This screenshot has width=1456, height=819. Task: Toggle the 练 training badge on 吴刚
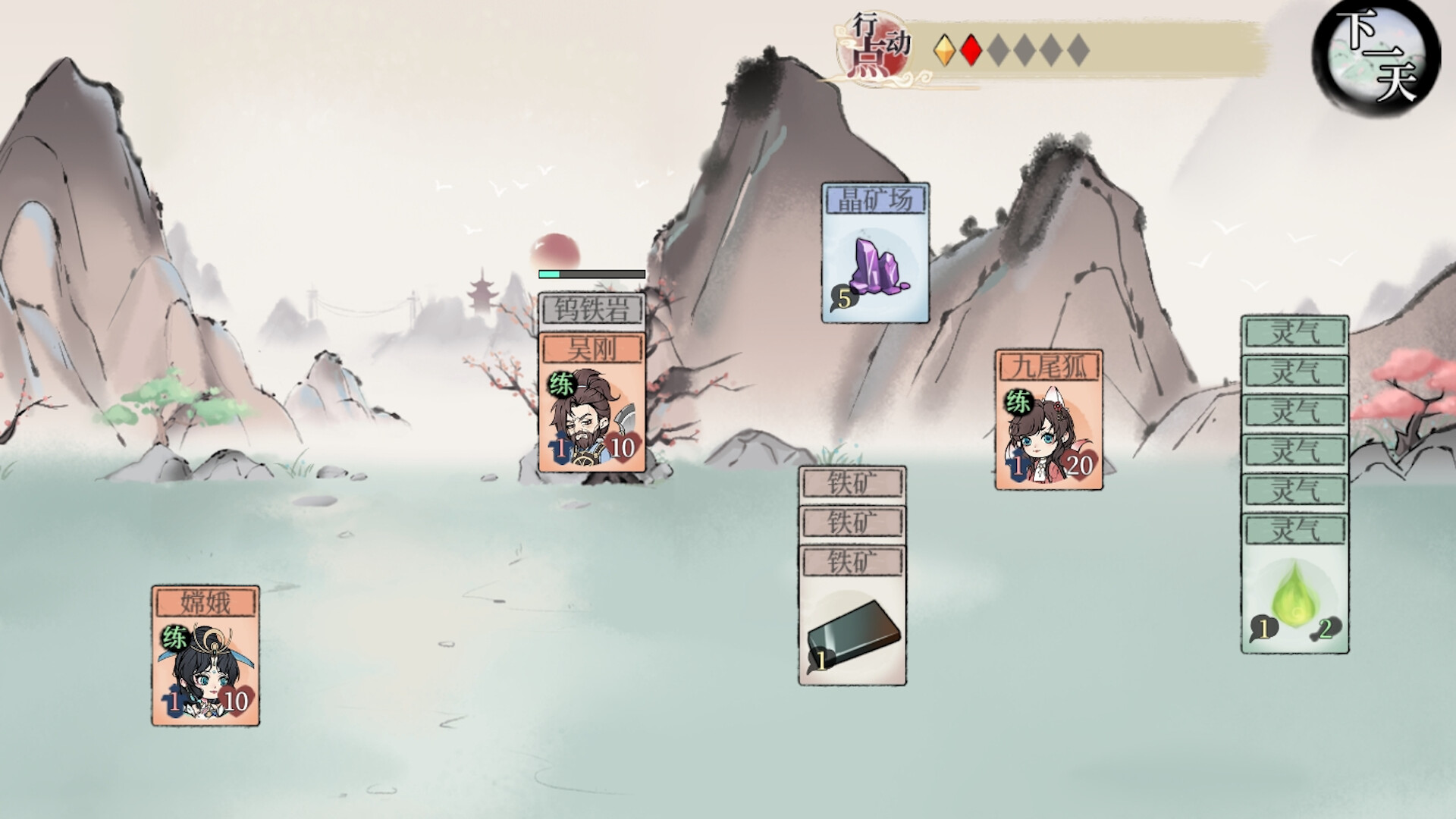(x=559, y=385)
